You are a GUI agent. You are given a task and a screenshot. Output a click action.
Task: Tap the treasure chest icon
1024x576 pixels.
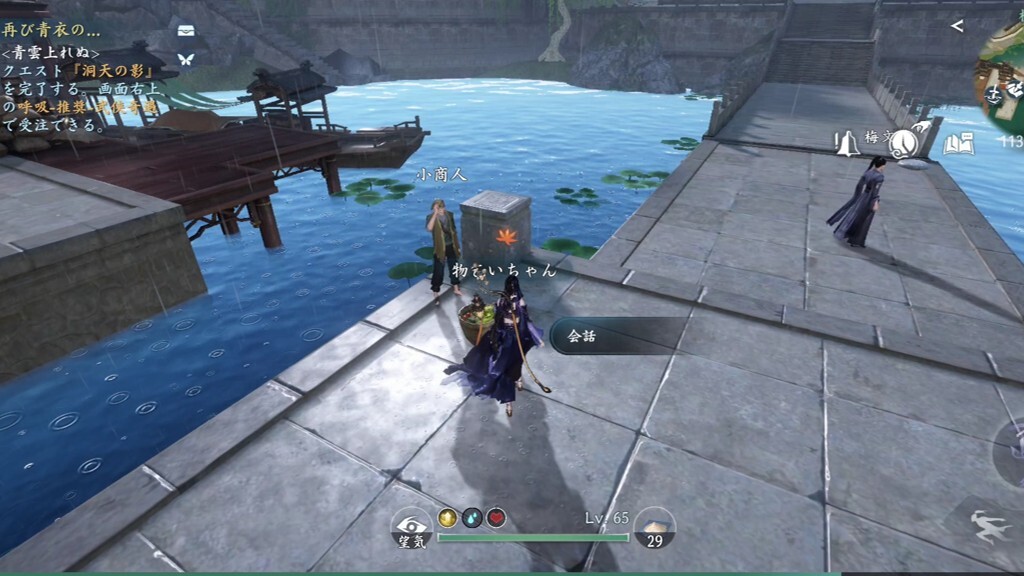(185, 31)
